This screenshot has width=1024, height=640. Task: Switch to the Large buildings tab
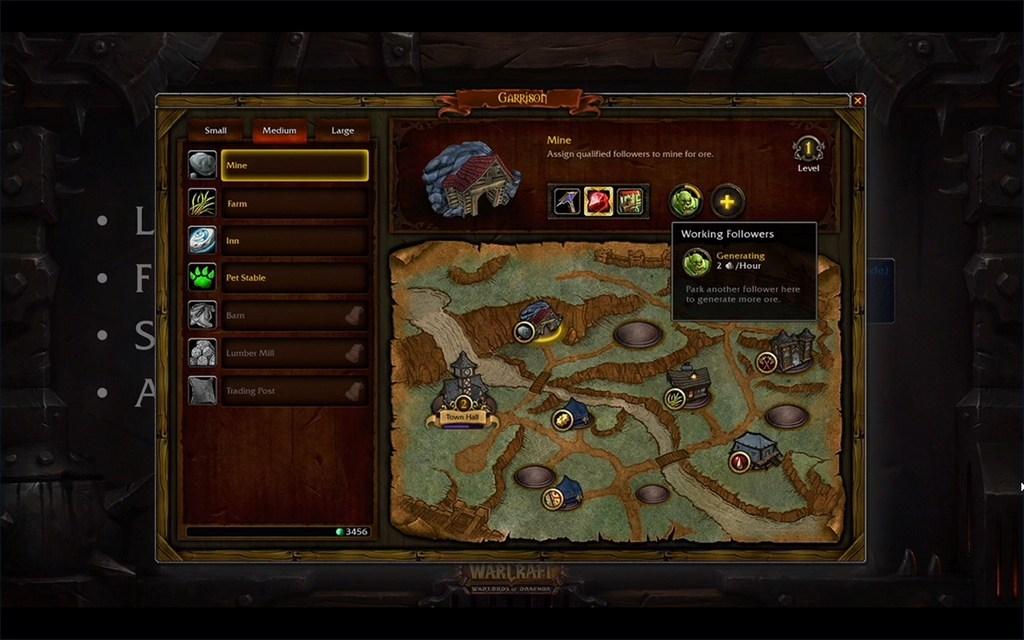(x=342, y=130)
